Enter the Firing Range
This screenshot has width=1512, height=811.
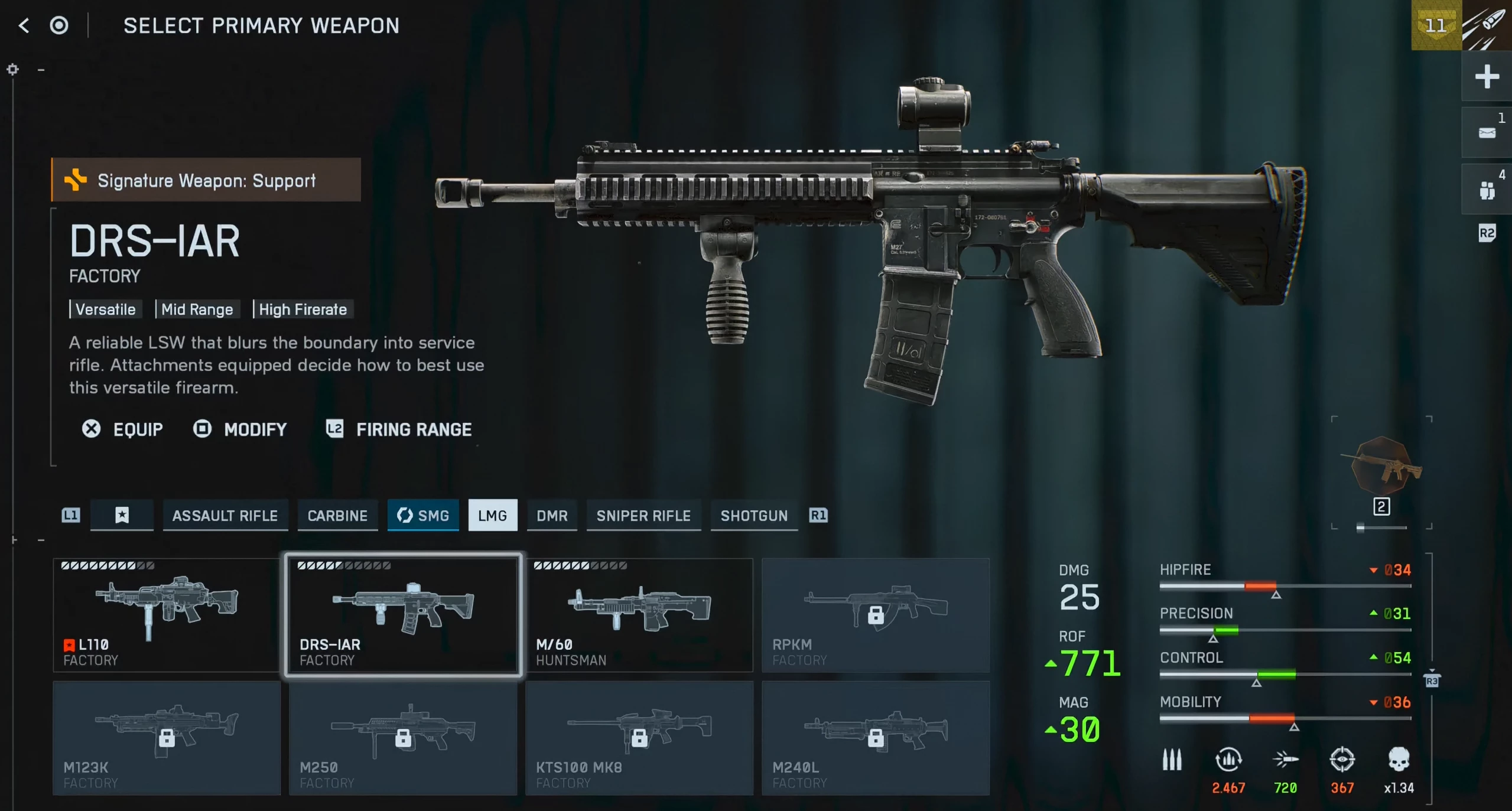pyautogui.click(x=399, y=429)
